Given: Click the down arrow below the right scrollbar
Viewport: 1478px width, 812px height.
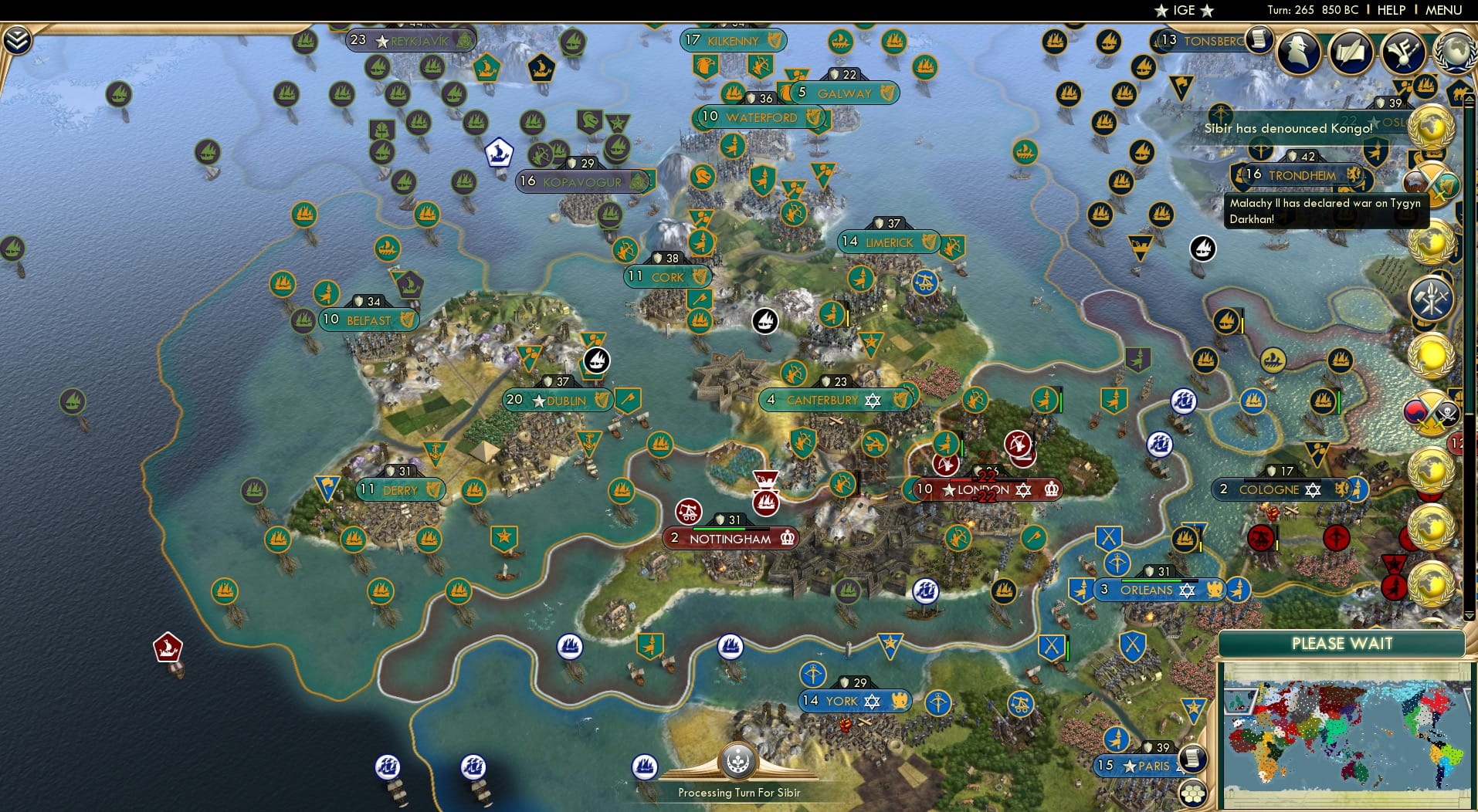Looking at the screenshot, I should tap(1469, 614).
